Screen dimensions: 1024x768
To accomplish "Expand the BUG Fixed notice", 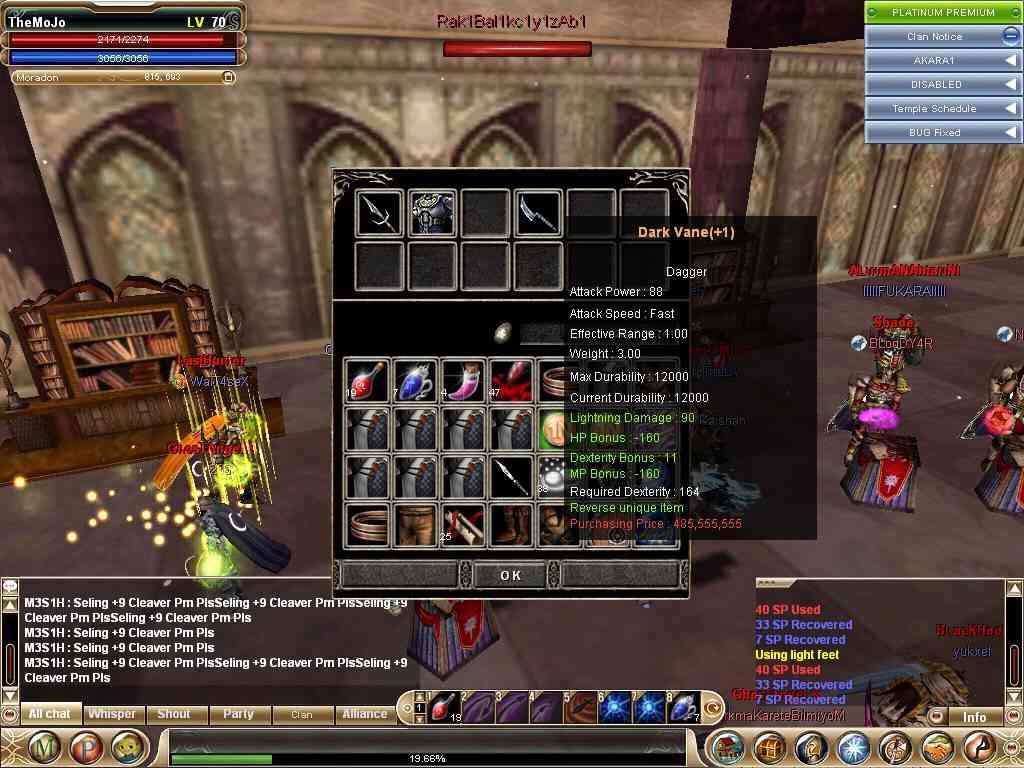I will click(1010, 132).
